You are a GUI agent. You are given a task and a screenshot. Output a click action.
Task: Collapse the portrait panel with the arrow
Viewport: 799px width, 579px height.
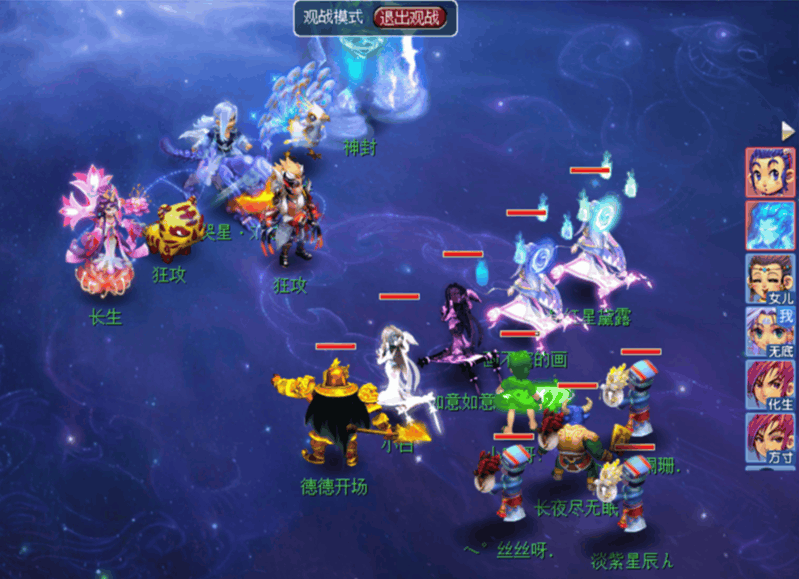787,131
